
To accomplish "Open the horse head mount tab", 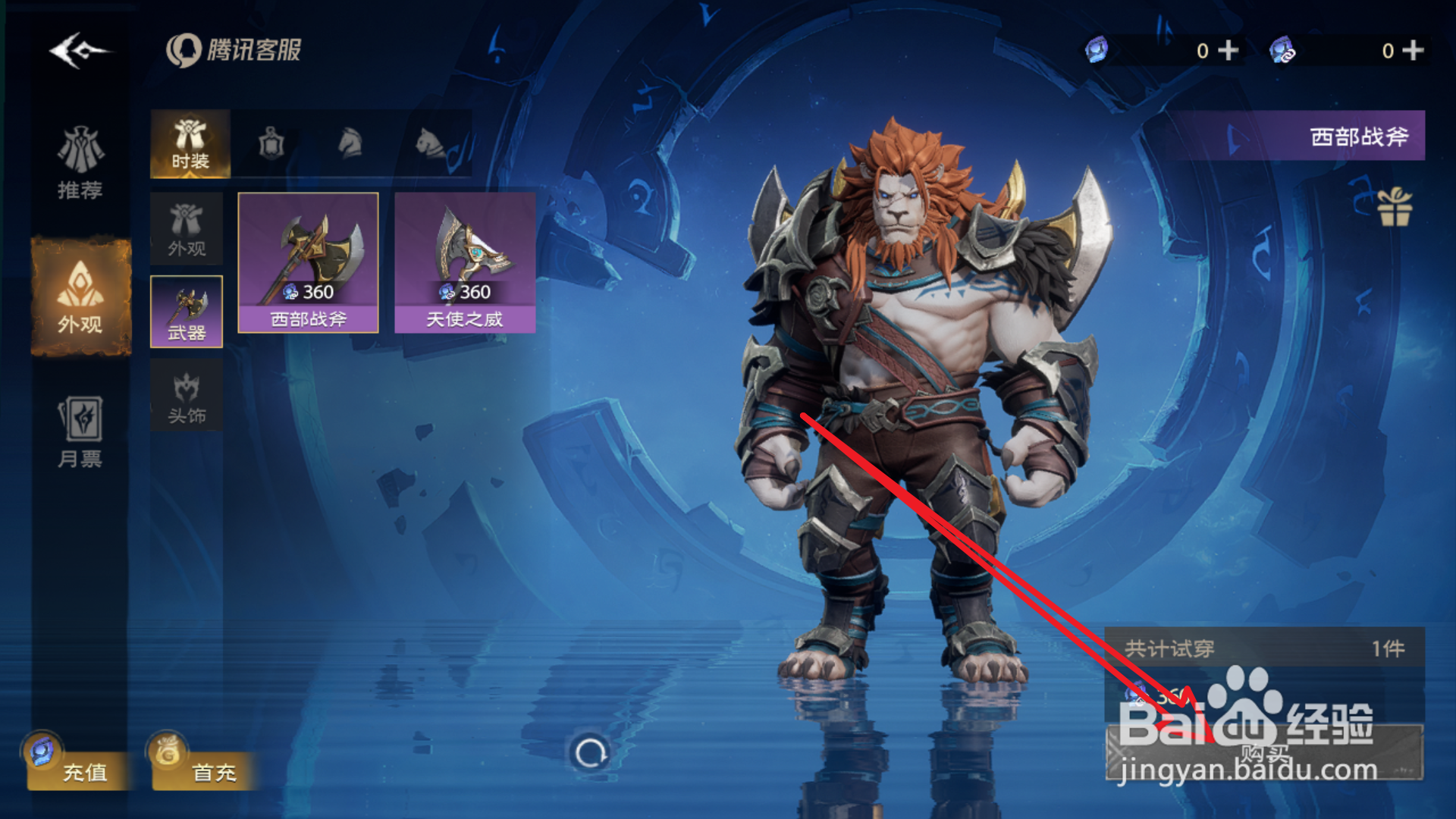I will pyautogui.click(x=350, y=144).
